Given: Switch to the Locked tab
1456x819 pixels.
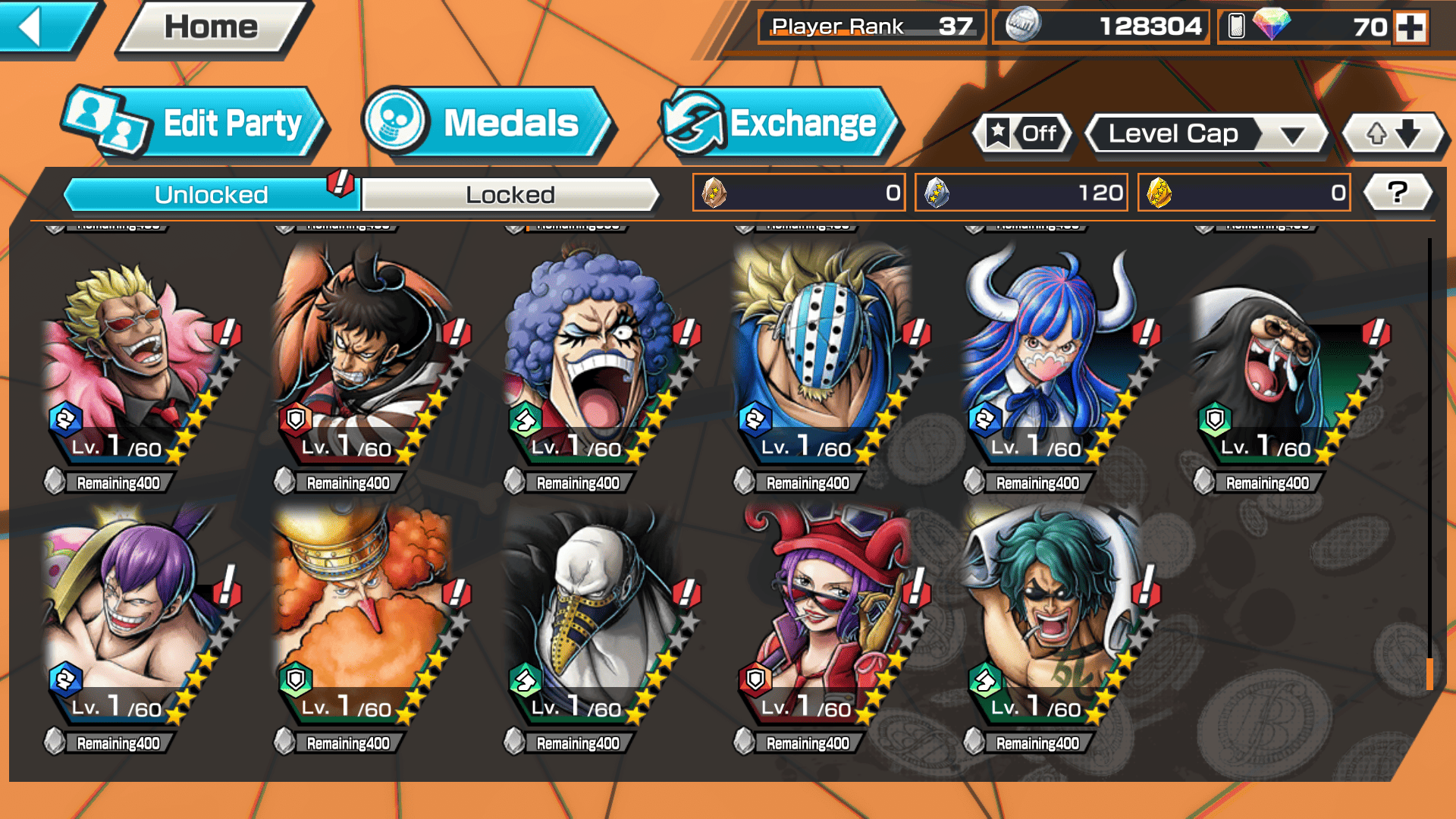Looking at the screenshot, I should [510, 195].
